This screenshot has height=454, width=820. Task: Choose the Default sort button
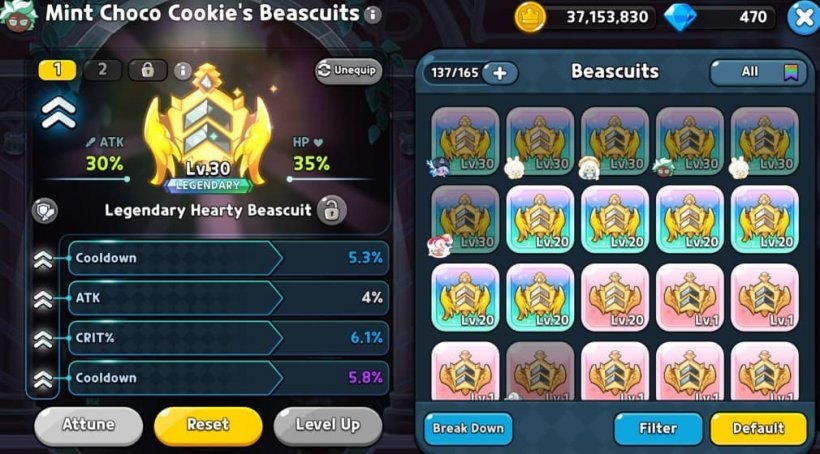coord(758,428)
